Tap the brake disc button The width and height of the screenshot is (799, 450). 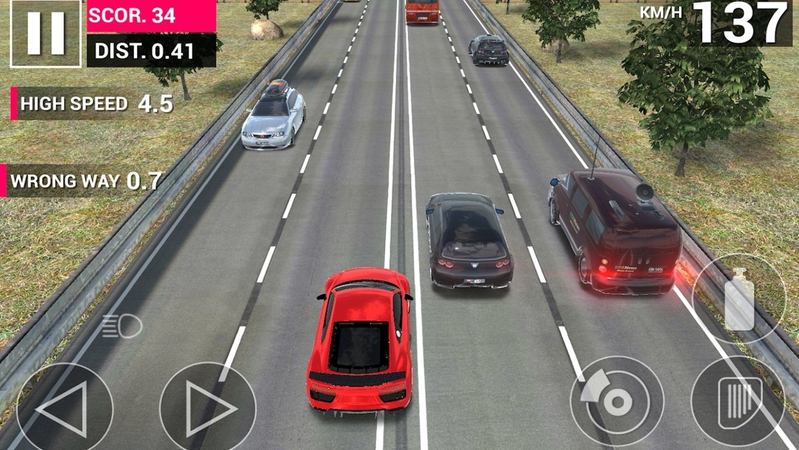(x=616, y=401)
